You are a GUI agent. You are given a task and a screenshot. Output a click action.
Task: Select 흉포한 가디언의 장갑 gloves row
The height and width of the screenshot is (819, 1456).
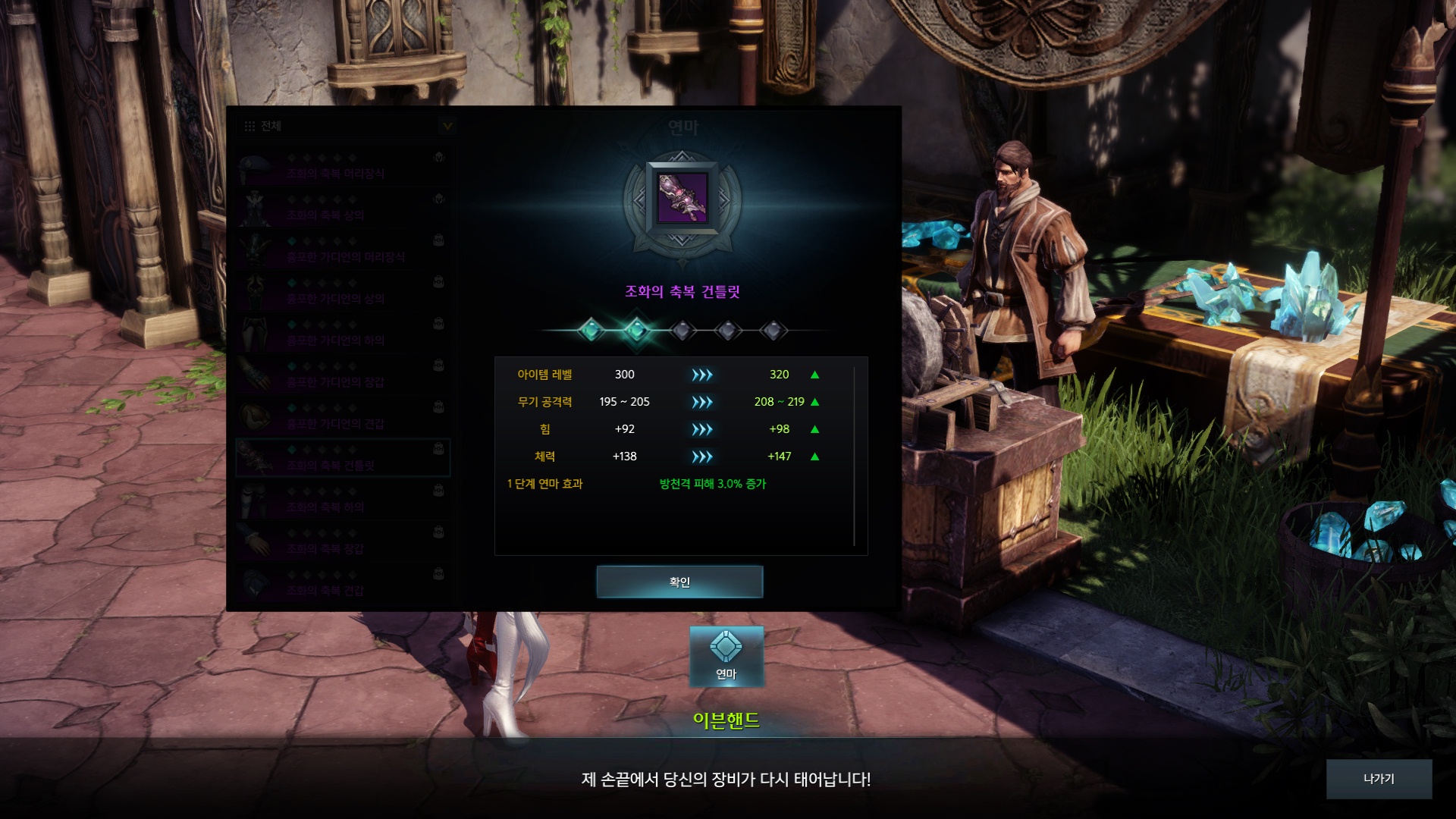343,376
